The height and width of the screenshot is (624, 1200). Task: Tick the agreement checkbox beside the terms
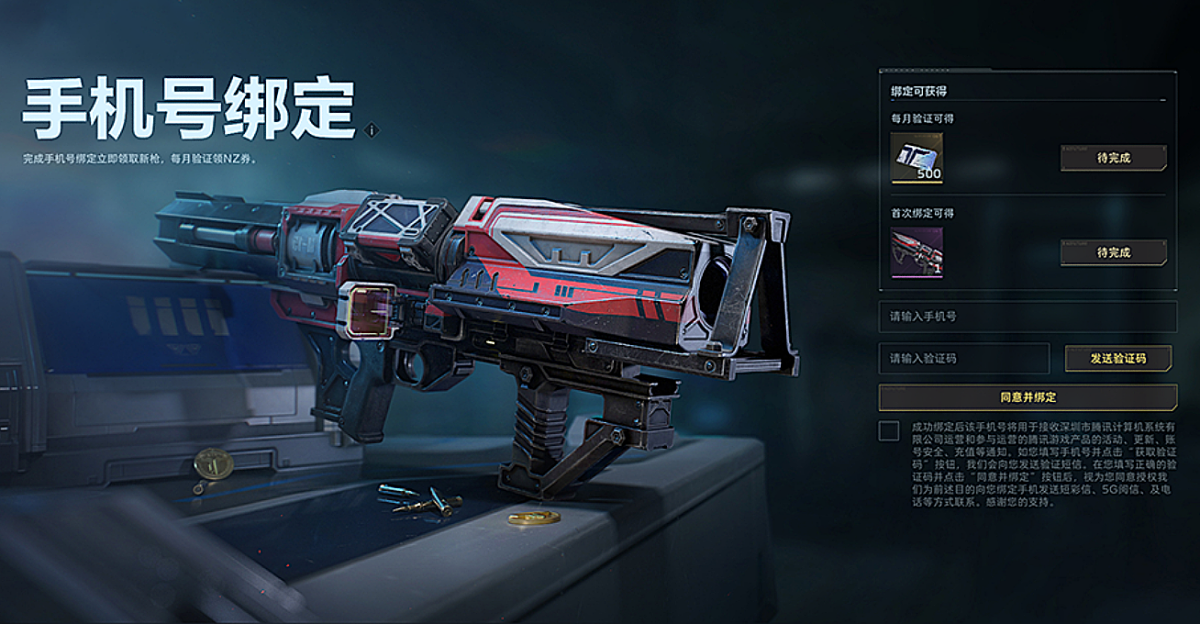(888, 431)
